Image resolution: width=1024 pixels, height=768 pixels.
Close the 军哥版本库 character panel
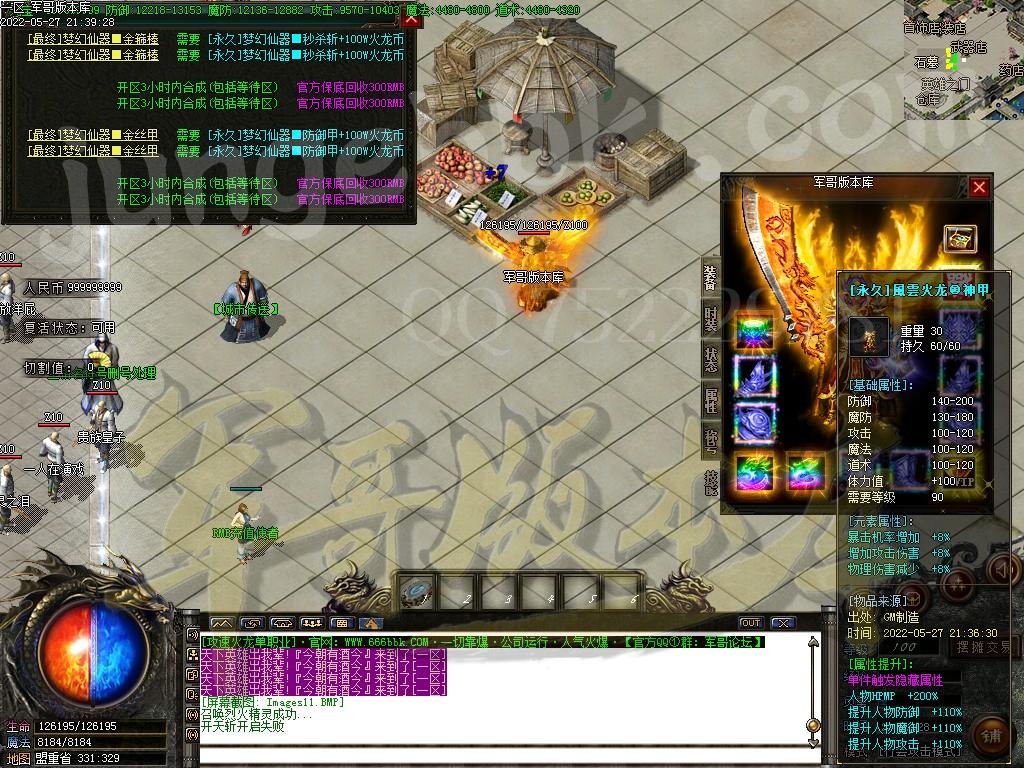979,187
